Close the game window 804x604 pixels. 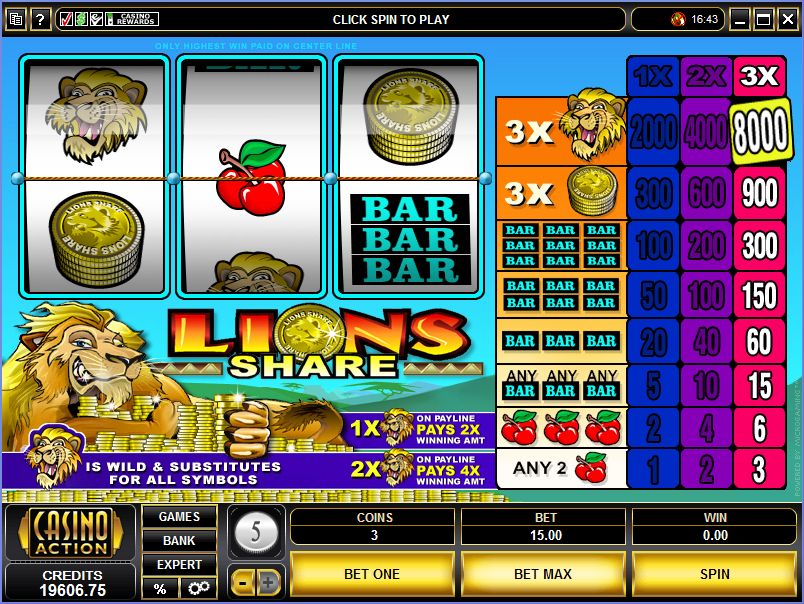pyautogui.click(x=786, y=19)
